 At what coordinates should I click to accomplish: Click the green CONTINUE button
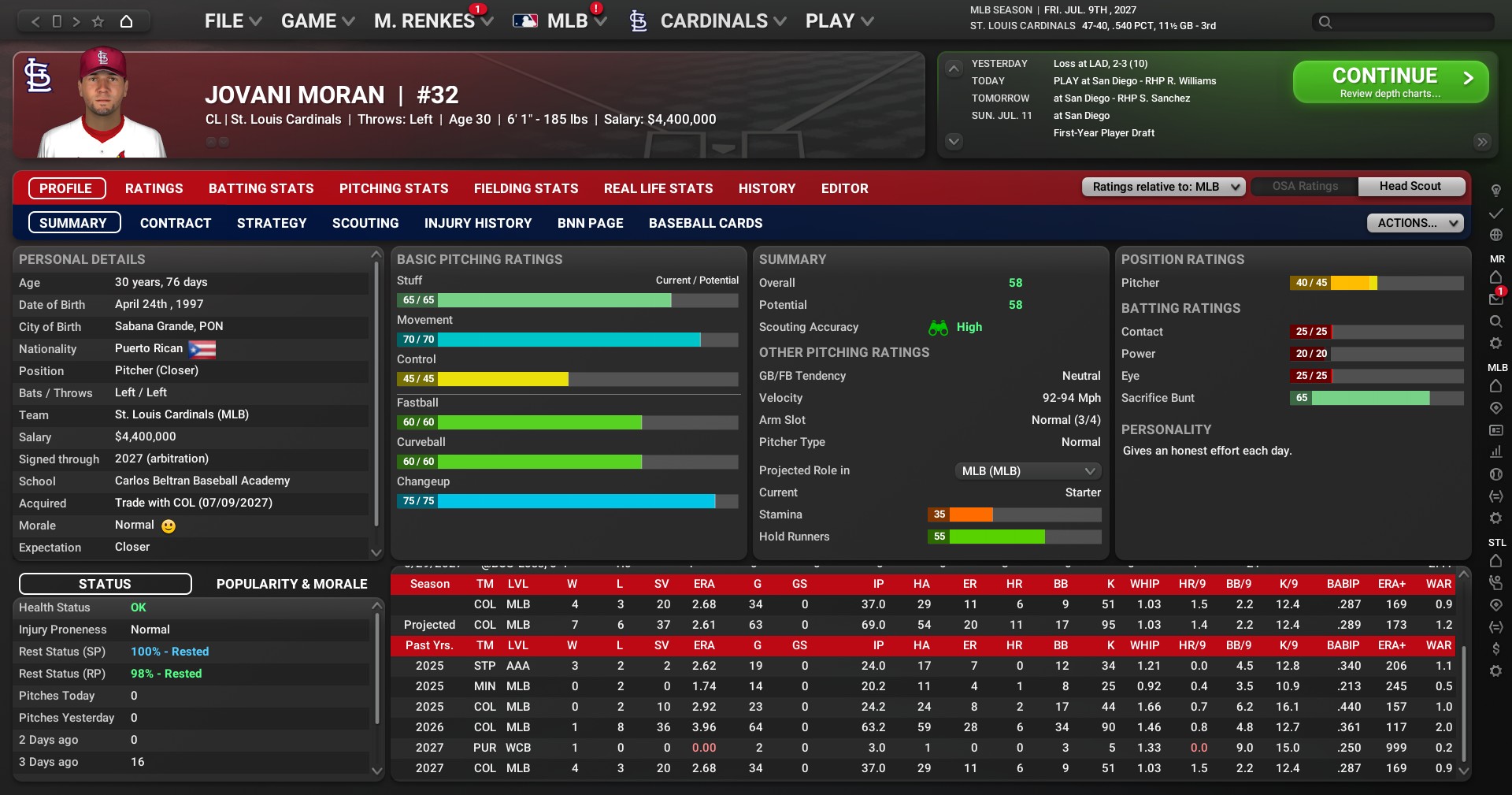(1390, 82)
